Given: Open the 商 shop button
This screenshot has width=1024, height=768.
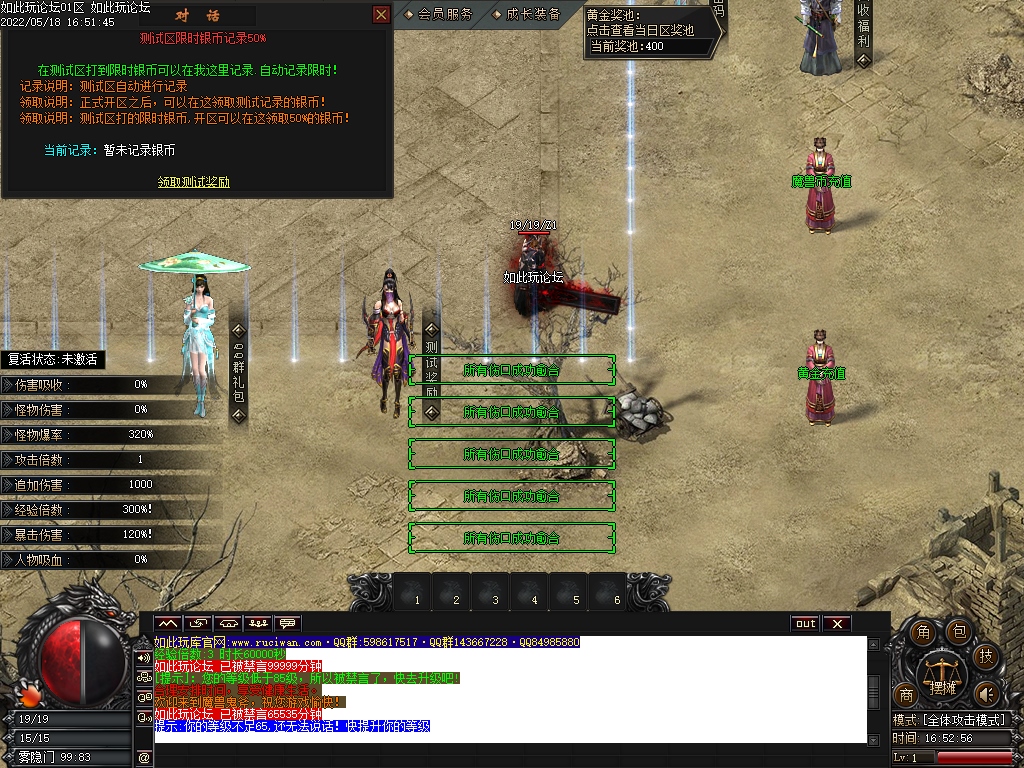Looking at the screenshot, I should 907,695.
